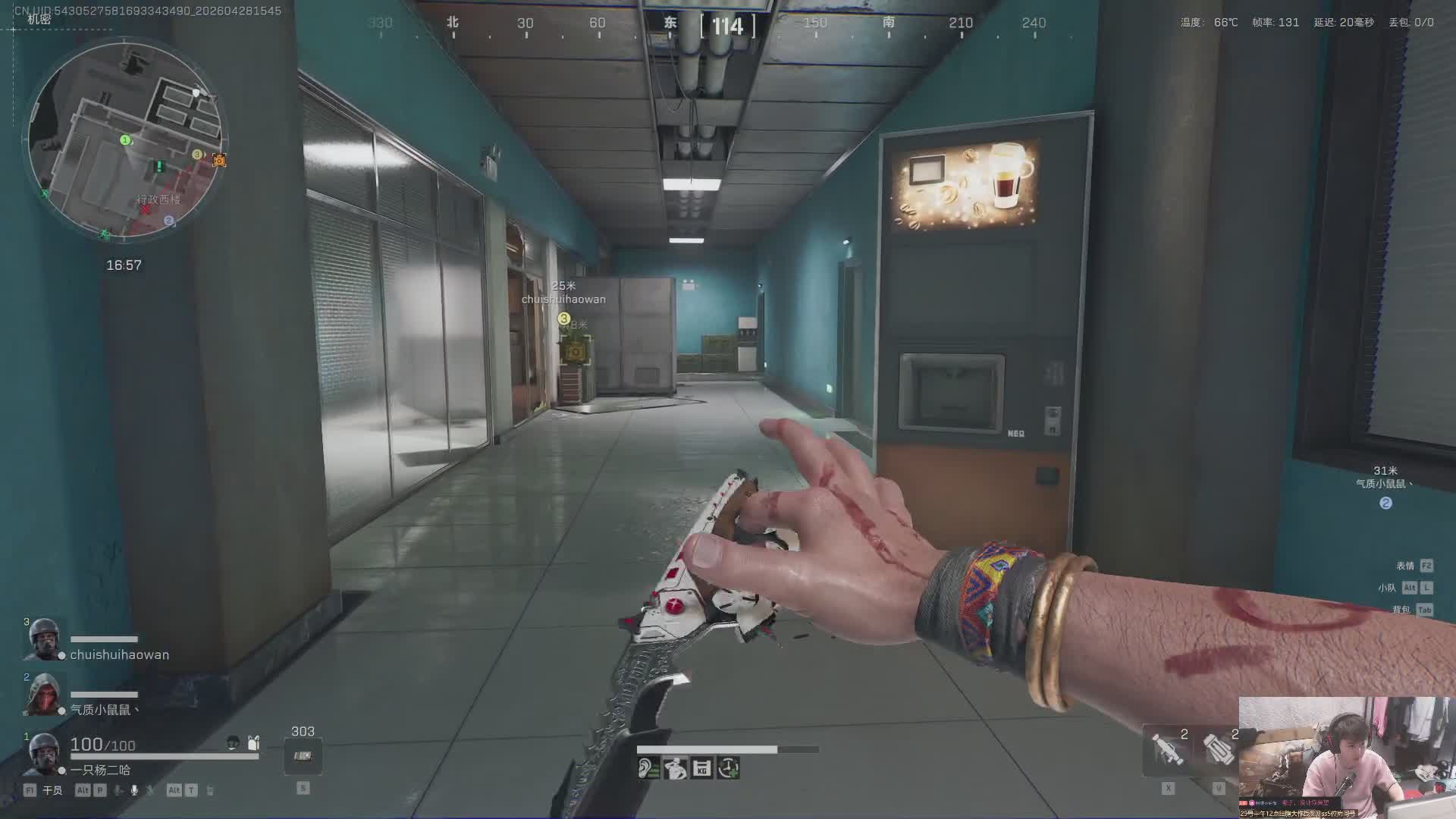Click the backpack status icon
This screenshot has height=819, width=1456.
(x=253, y=743)
